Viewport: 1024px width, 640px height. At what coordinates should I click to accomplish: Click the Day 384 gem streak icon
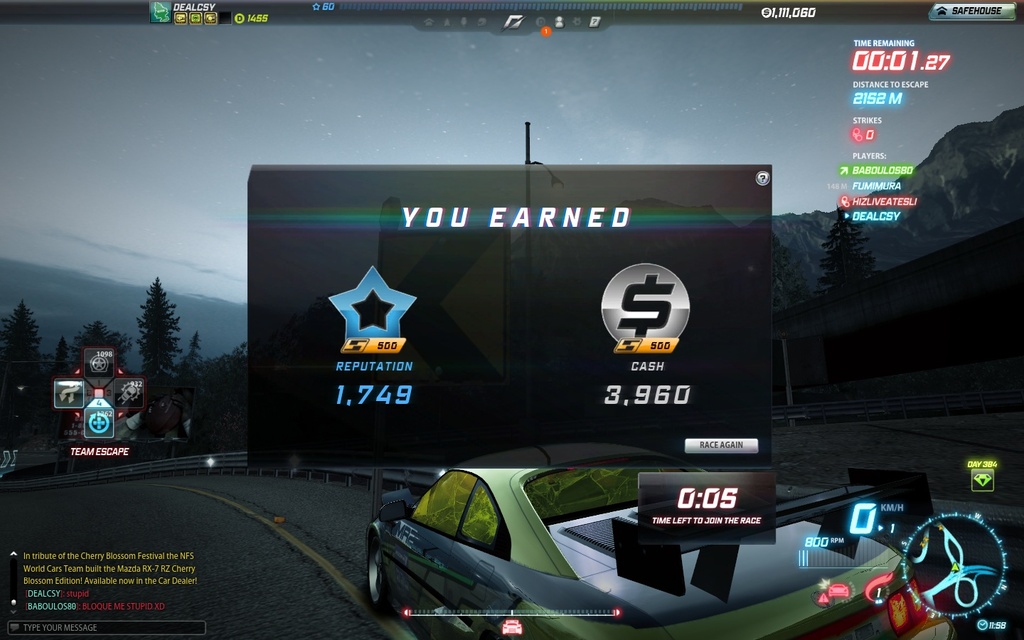point(982,481)
